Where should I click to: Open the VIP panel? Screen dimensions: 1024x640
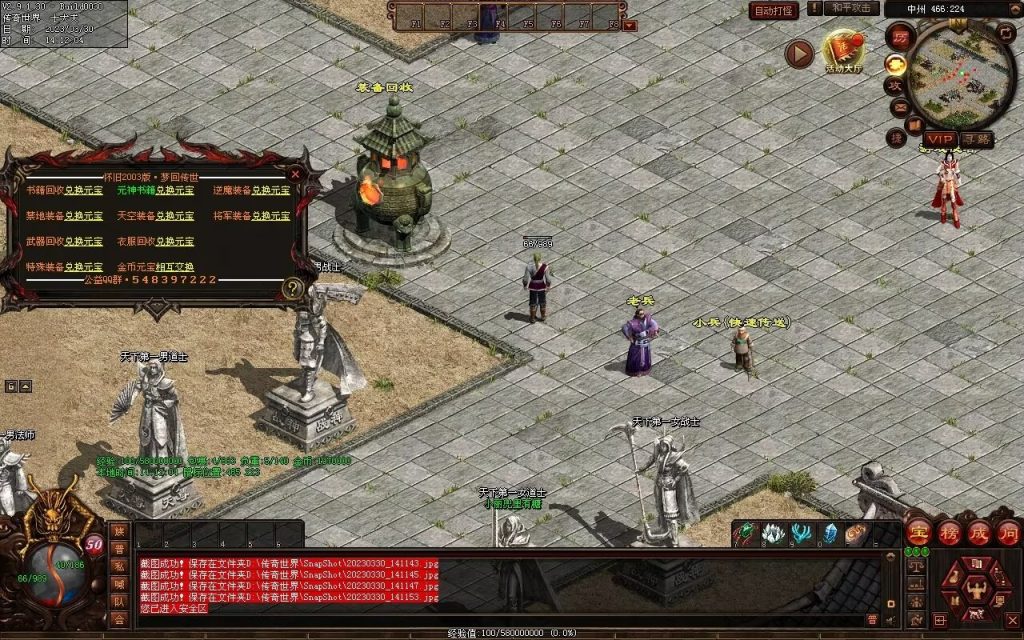939,139
